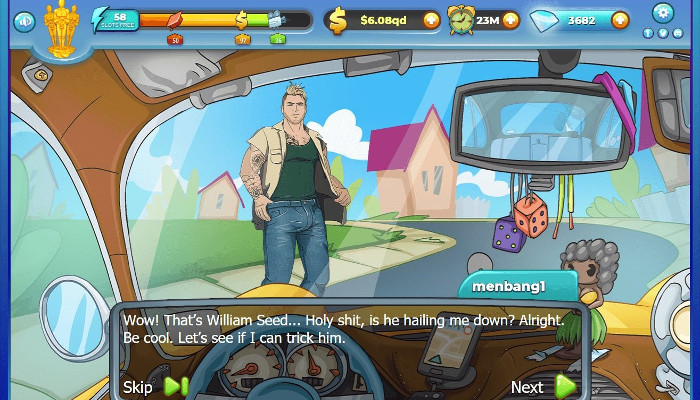Screen dimensions: 700x400
Task: Add more cash with the money plus button
Action: click(431, 19)
